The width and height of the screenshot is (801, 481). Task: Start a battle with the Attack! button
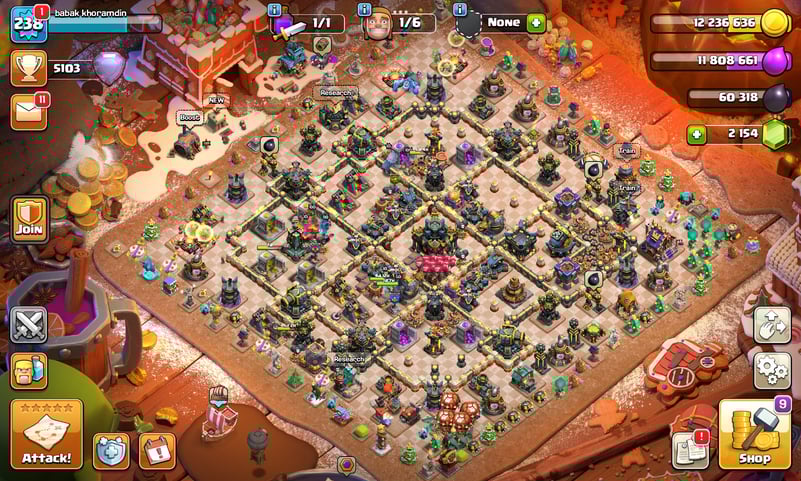(x=46, y=434)
